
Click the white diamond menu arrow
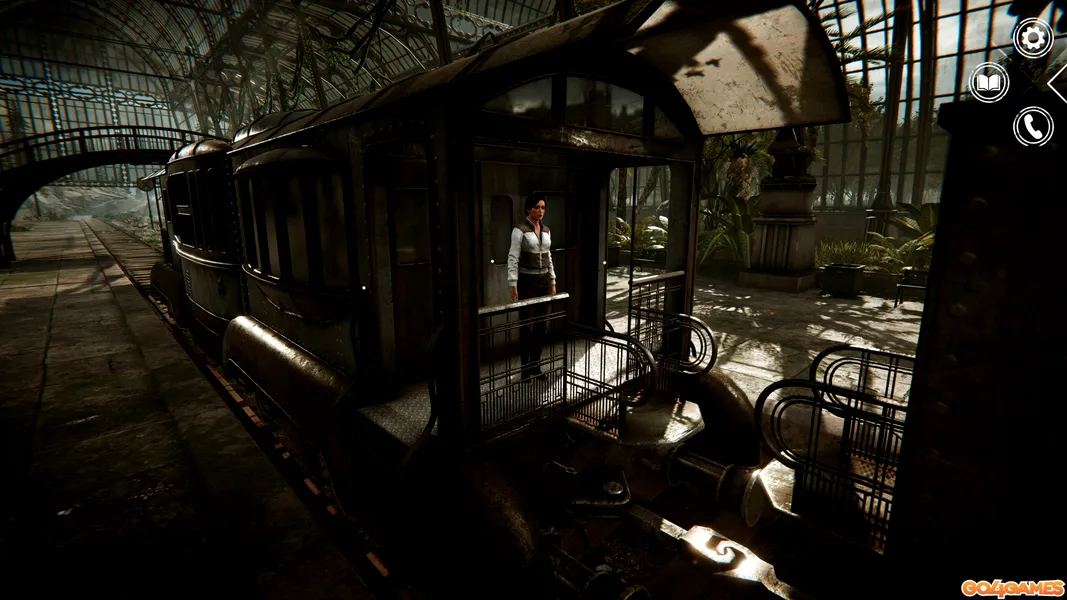[x=1059, y=83]
